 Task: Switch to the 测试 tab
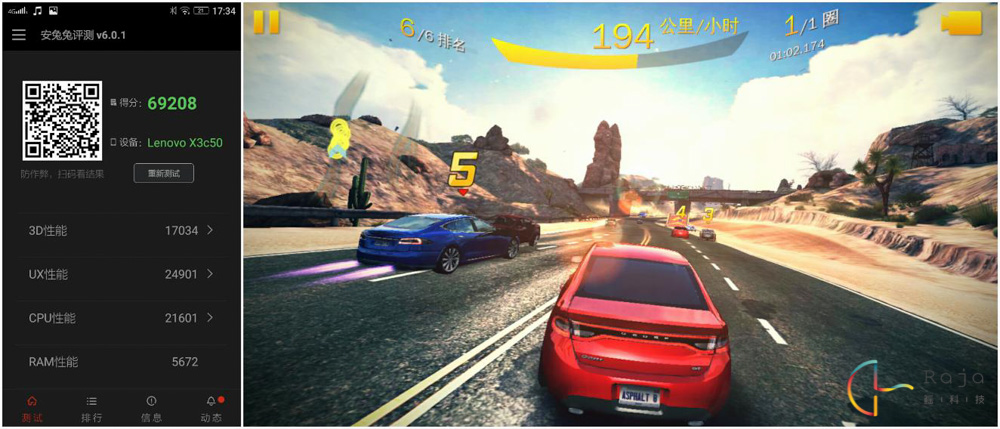click(x=32, y=408)
